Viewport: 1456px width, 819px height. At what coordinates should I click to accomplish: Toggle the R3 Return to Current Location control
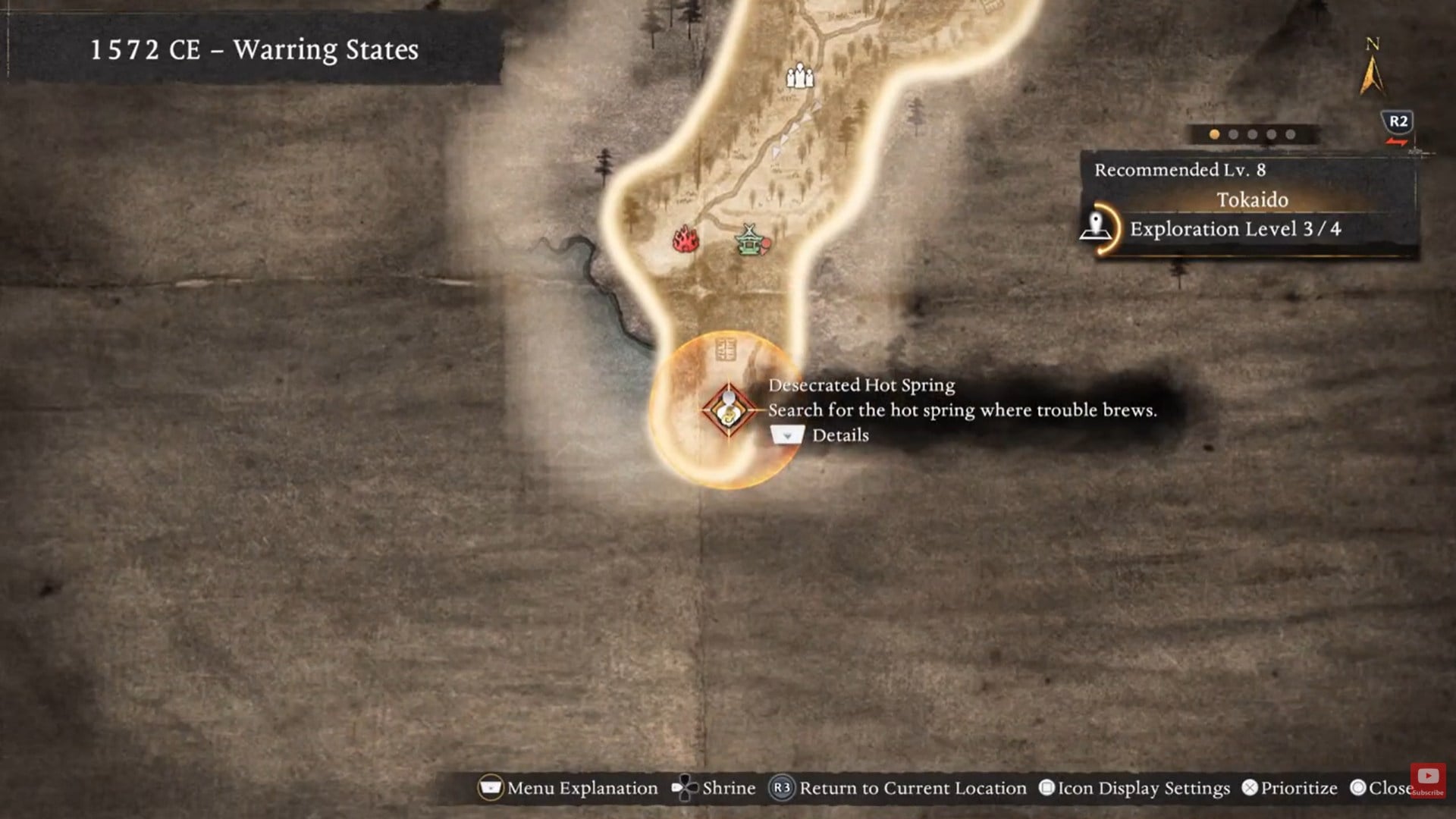point(783,788)
